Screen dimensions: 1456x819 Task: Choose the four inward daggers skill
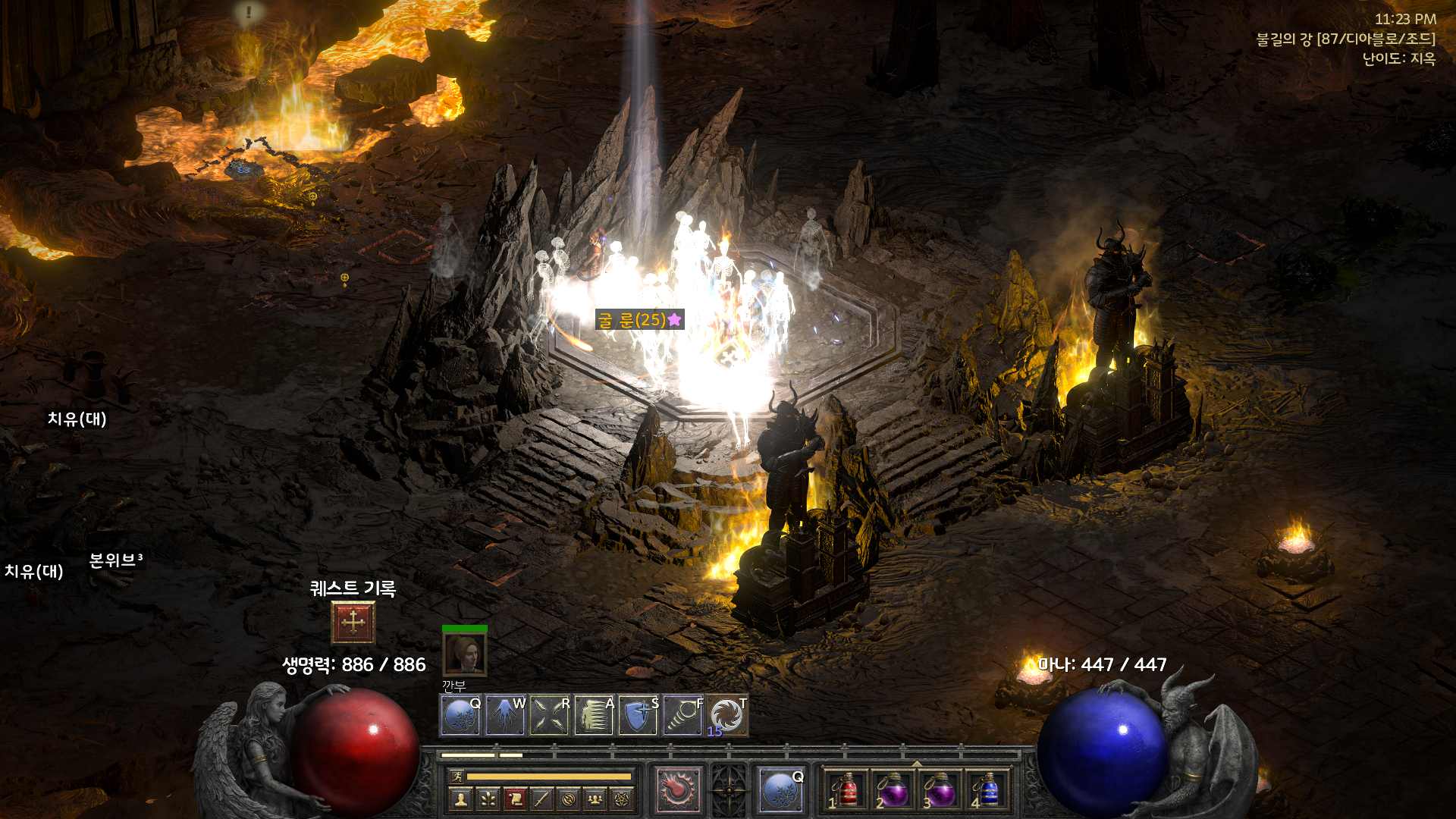tap(550, 715)
